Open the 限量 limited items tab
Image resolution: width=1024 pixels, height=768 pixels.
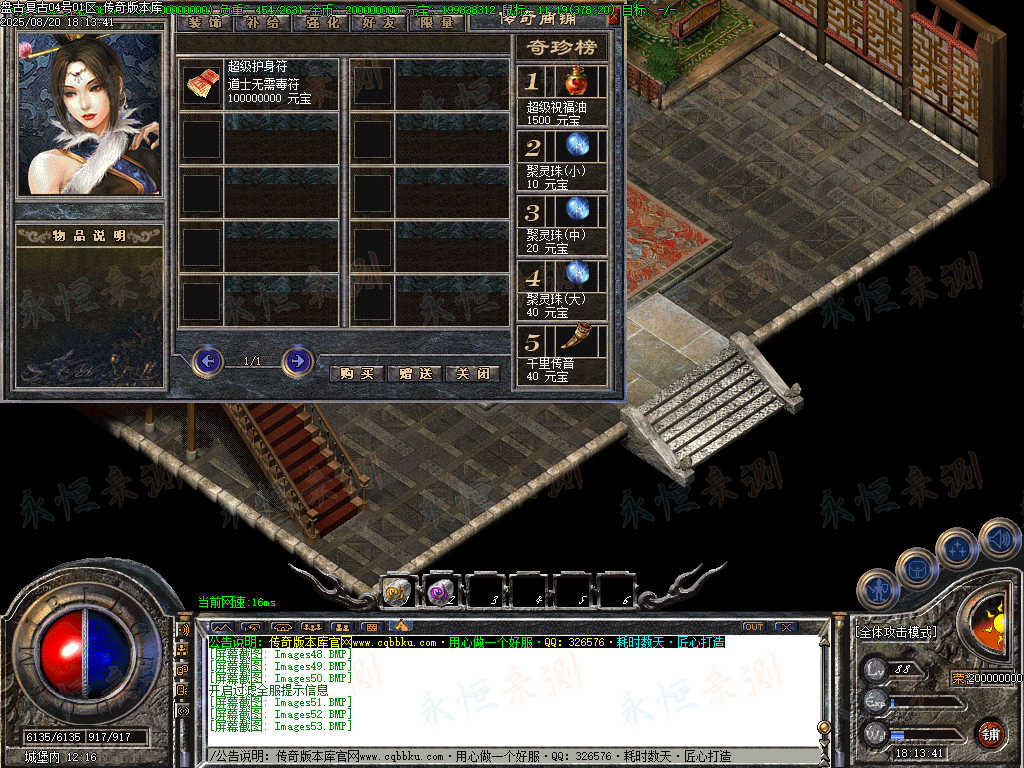(x=437, y=22)
